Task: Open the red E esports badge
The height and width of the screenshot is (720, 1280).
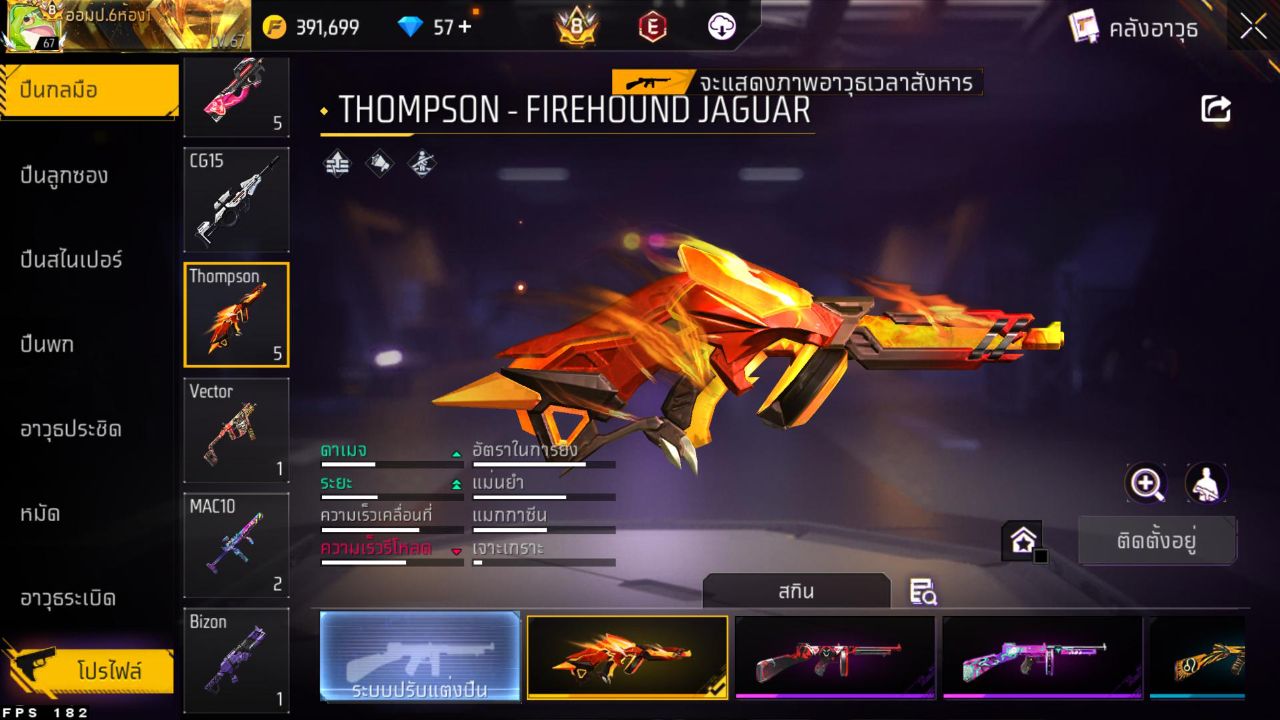Action: tap(653, 27)
